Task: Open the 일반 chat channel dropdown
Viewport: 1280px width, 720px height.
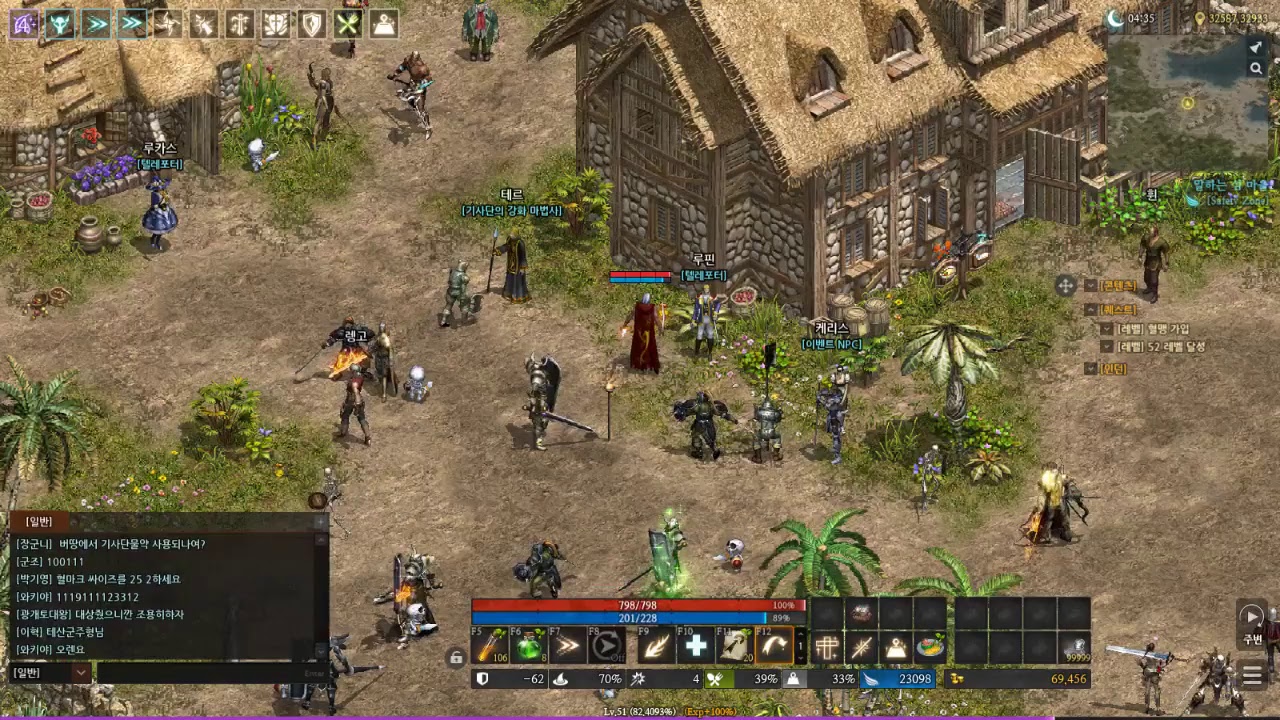Action: pyautogui.click(x=82, y=673)
